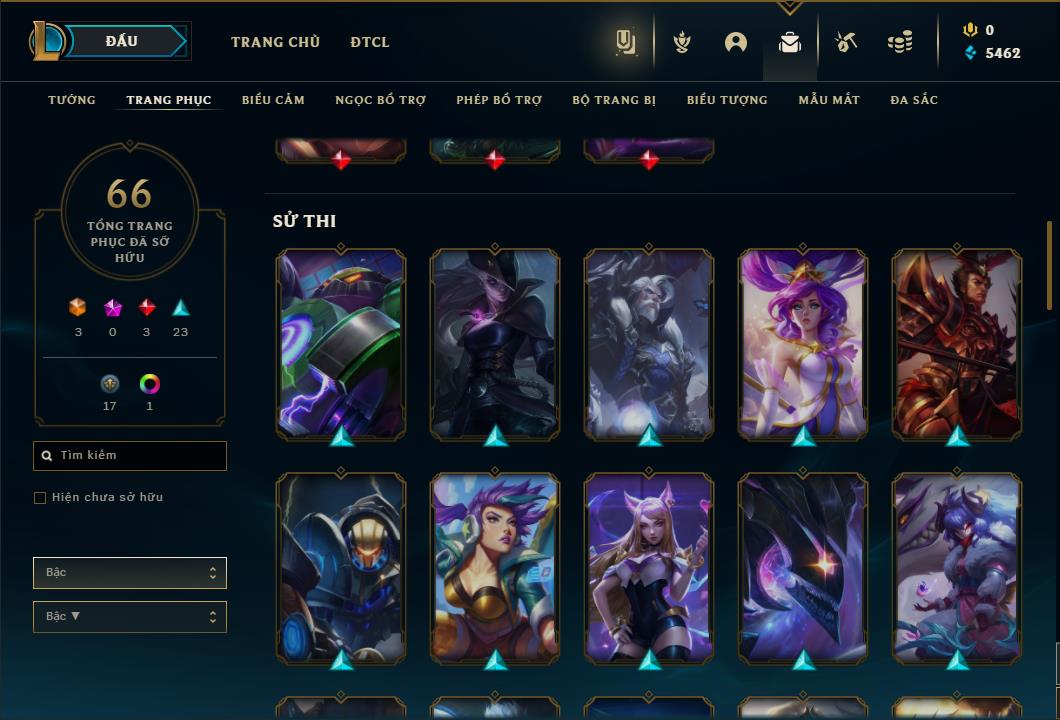Screen dimensions: 1060x720
Task: Open the Bậc ▼ sort dropdown
Action: point(130,617)
